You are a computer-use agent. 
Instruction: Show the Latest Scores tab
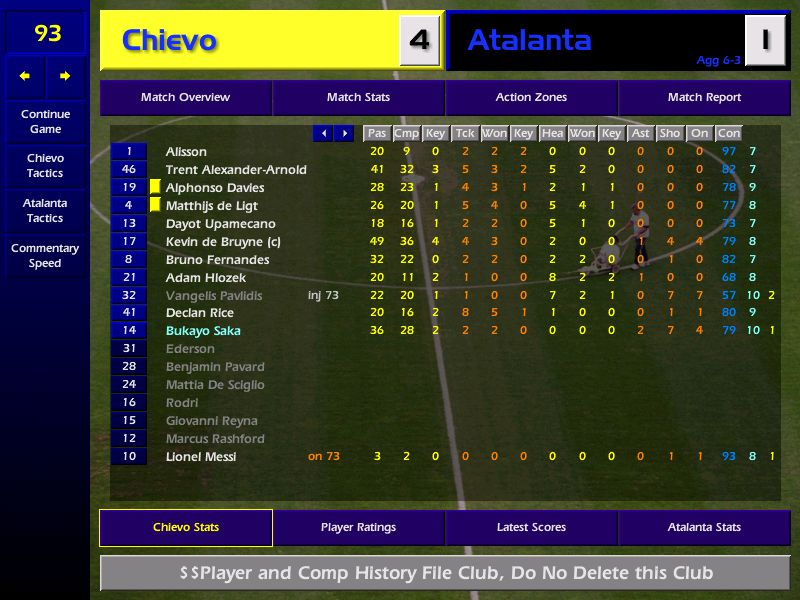pyautogui.click(x=531, y=528)
